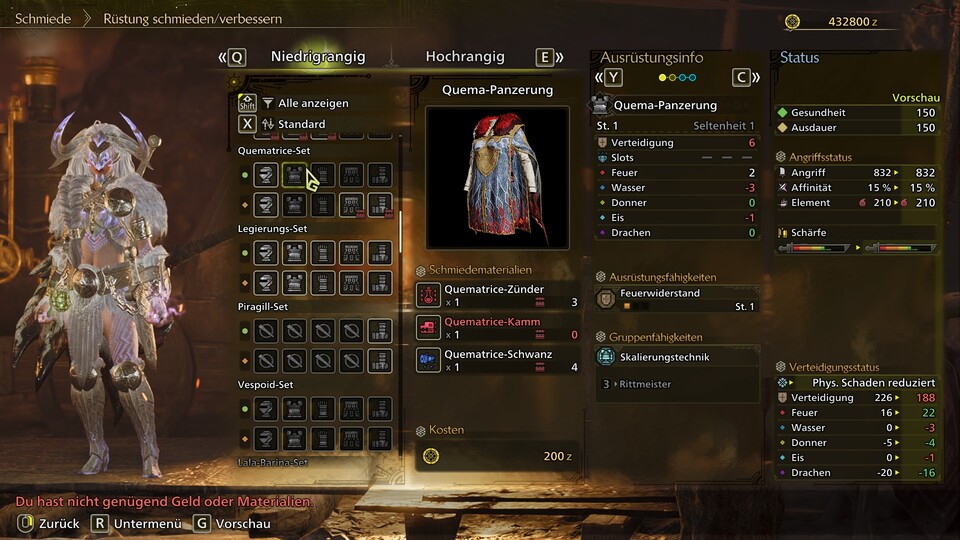This screenshot has height=540, width=960.
Task: Select the Vespoid-Set header
Action: (265, 384)
